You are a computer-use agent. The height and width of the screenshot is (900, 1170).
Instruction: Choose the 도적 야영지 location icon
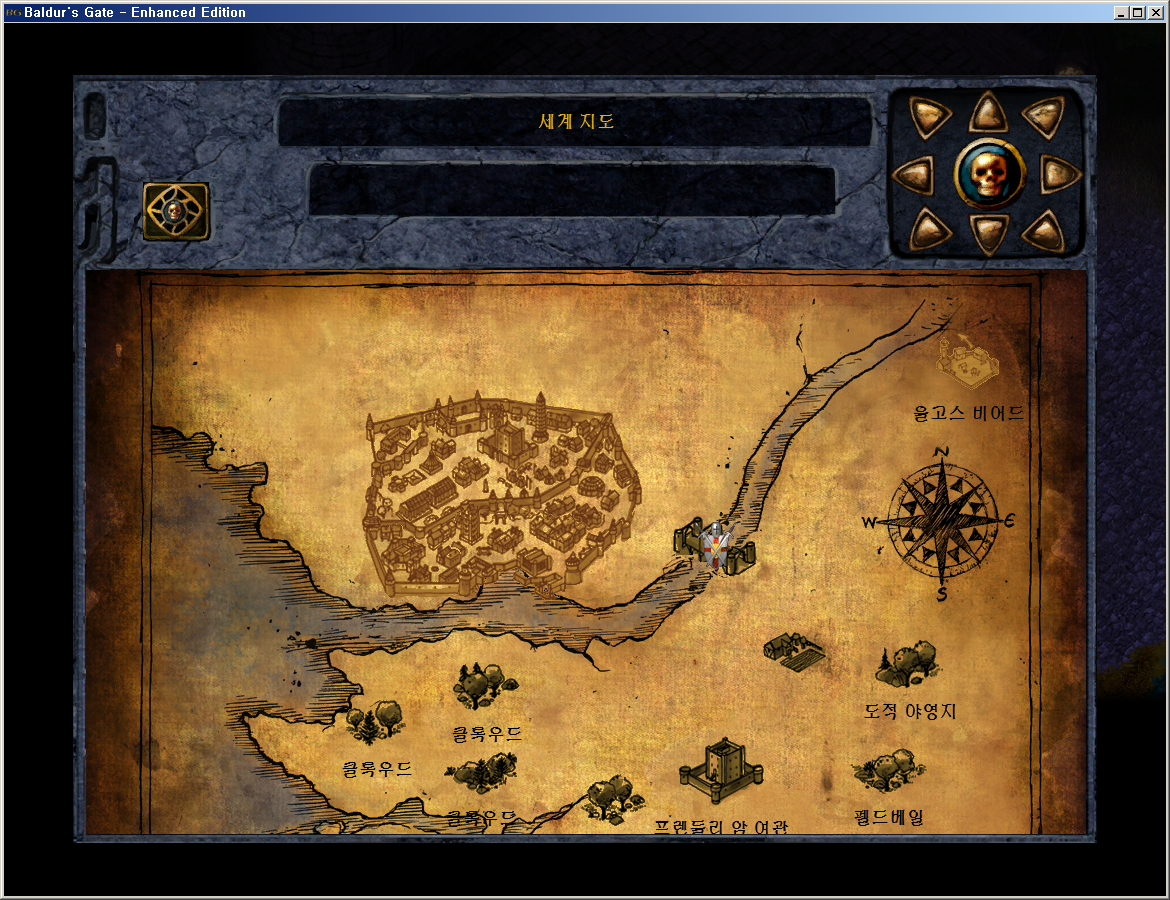point(908,664)
